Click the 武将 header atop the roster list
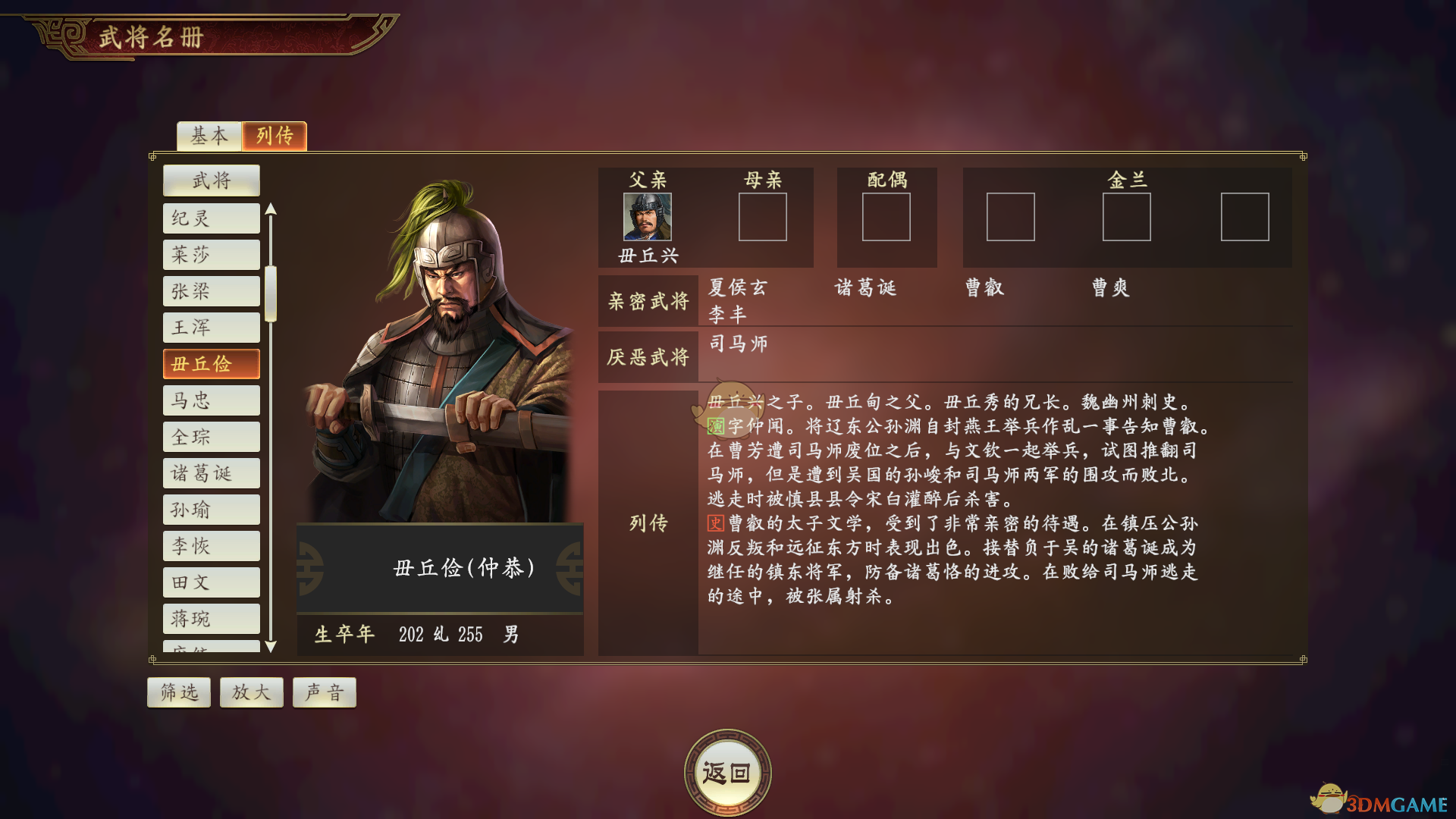Viewport: 1456px width, 819px height. (x=211, y=180)
